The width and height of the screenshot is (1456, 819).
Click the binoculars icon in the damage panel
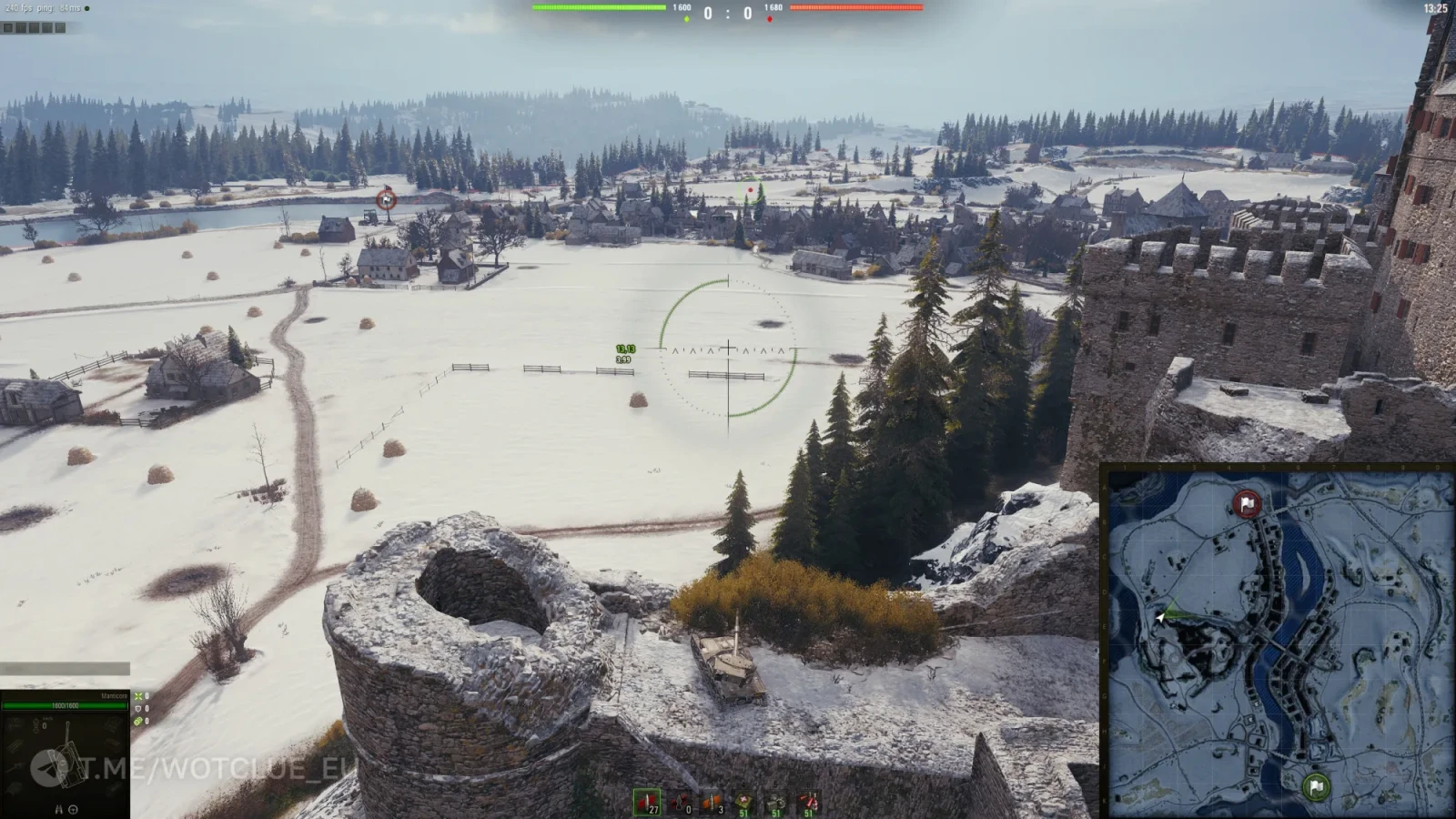(x=59, y=809)
